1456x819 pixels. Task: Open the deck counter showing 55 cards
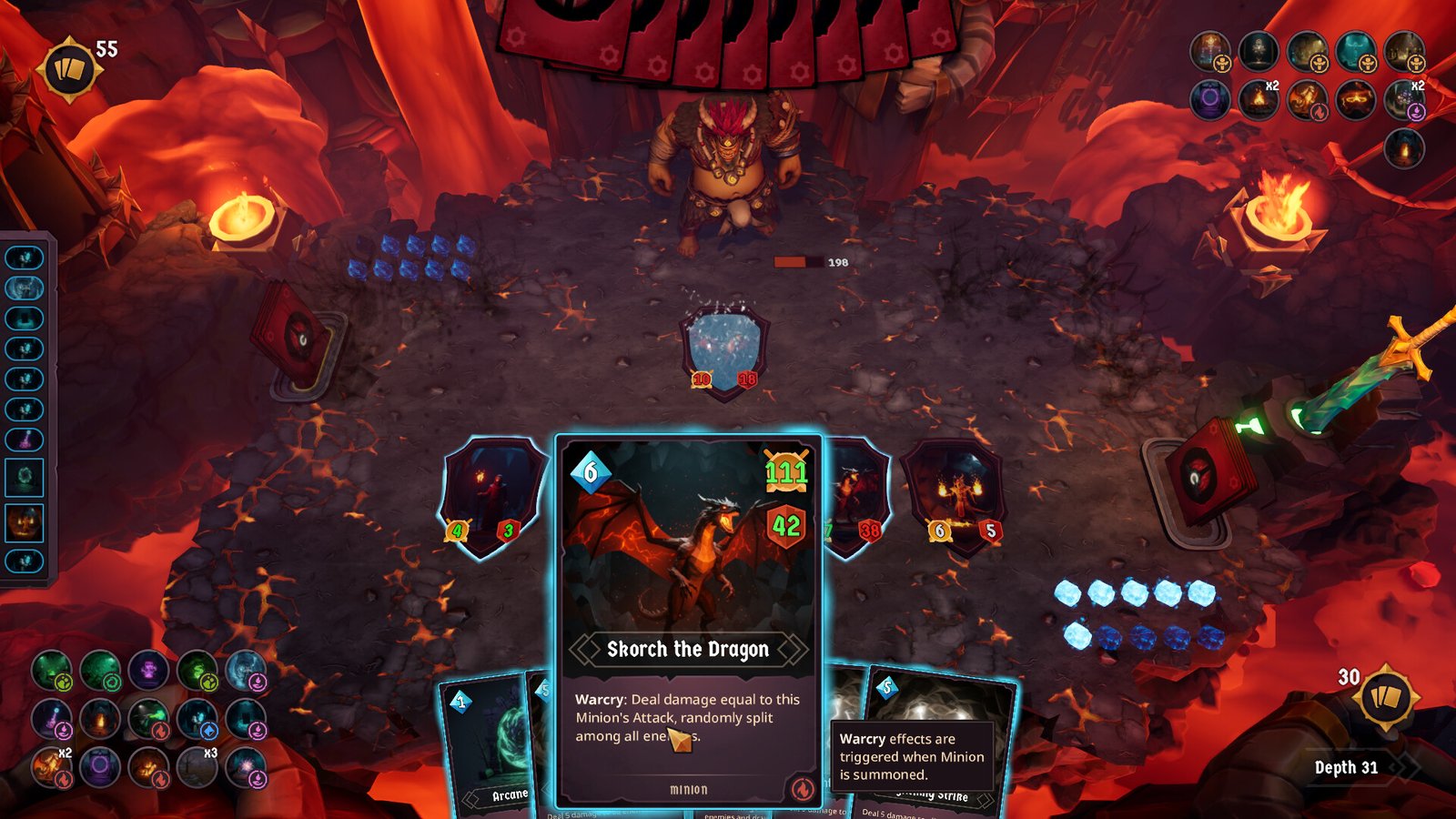point(68,59)
